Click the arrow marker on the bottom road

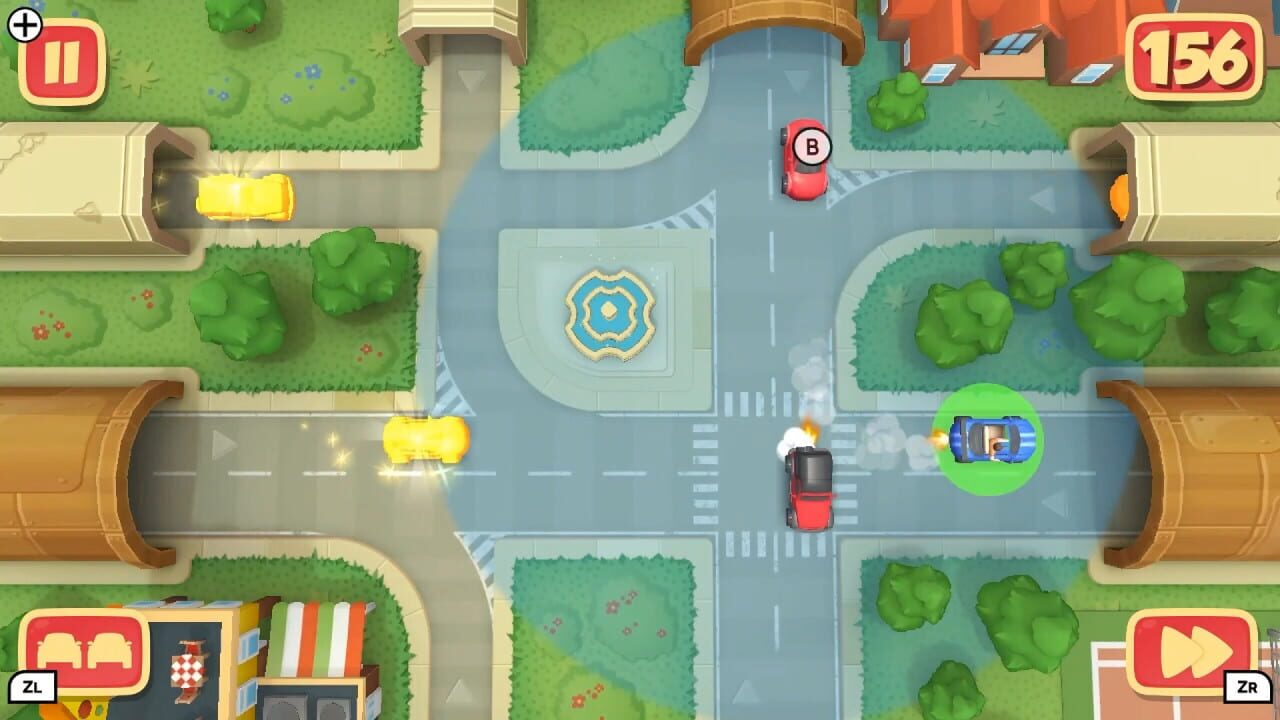tap(746, 694)
